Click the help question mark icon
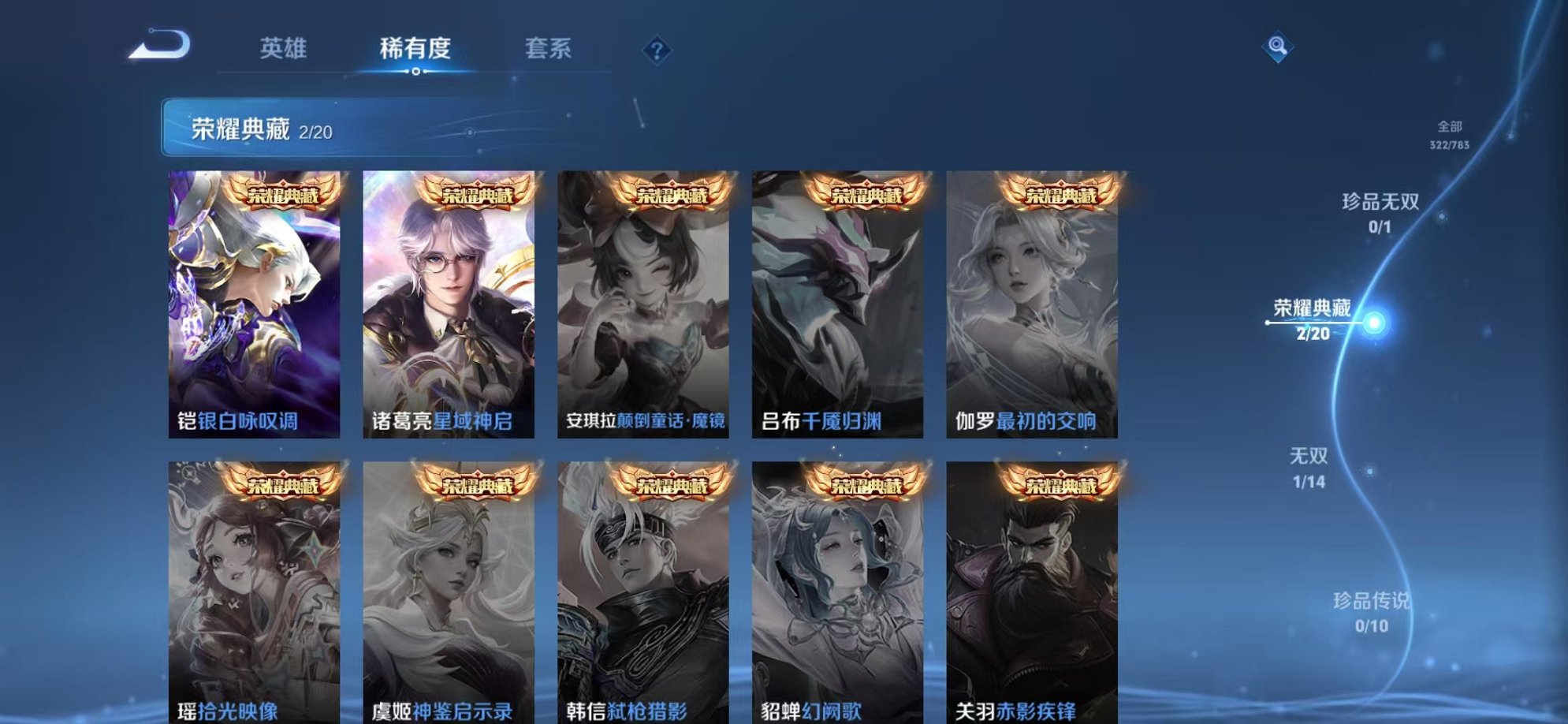 point(657,50)
